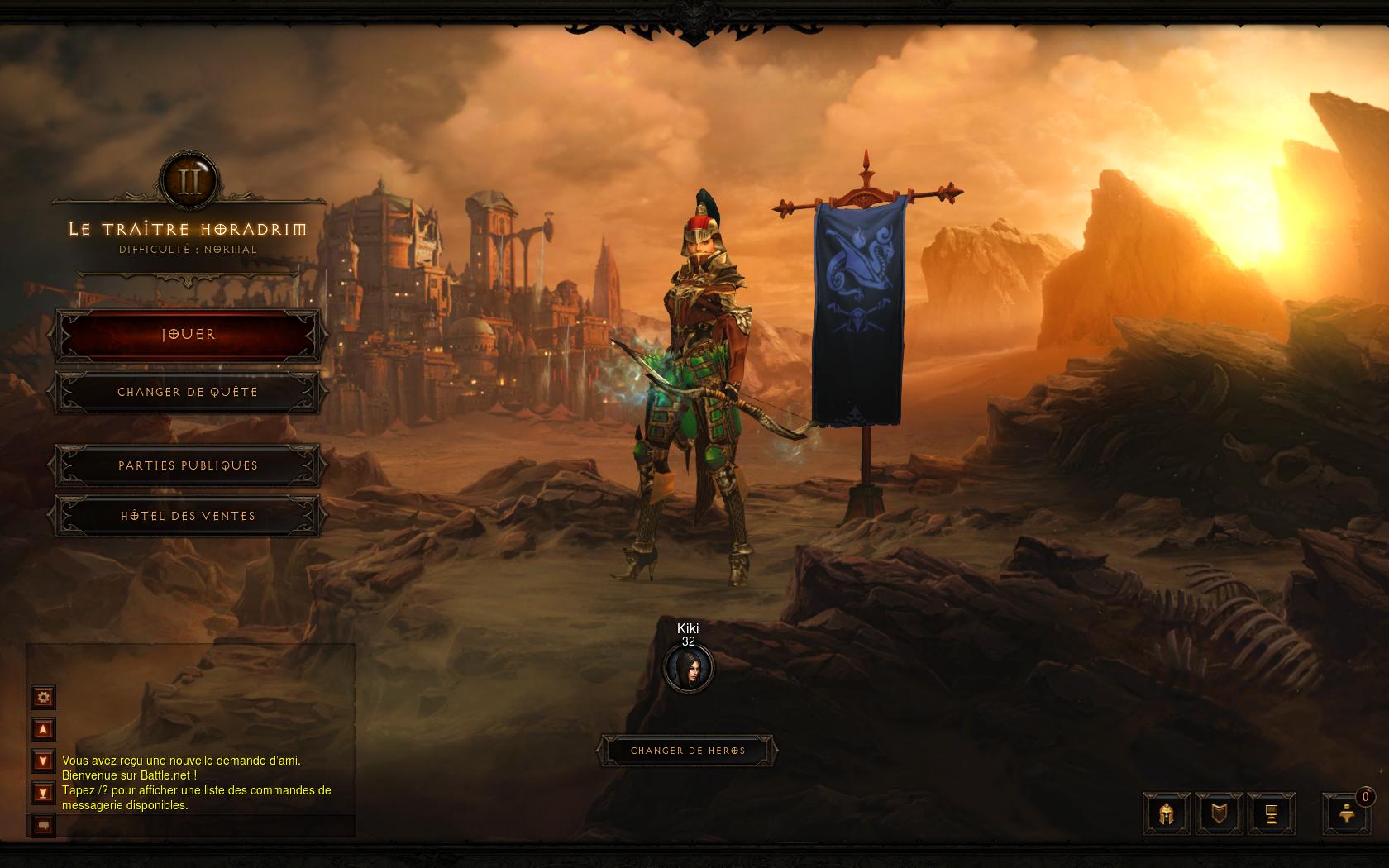Start the game with the Jouer button
This screenshot has width=1389, height=868.
pyautogui.click(x=188, y=335)
